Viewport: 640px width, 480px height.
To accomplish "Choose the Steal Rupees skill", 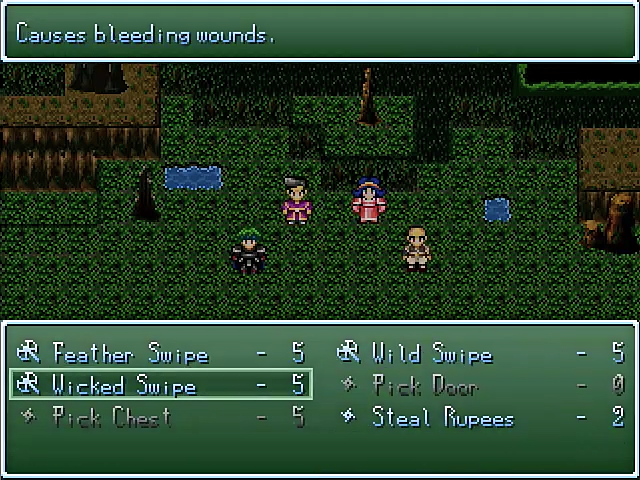I will pos(442,417).
